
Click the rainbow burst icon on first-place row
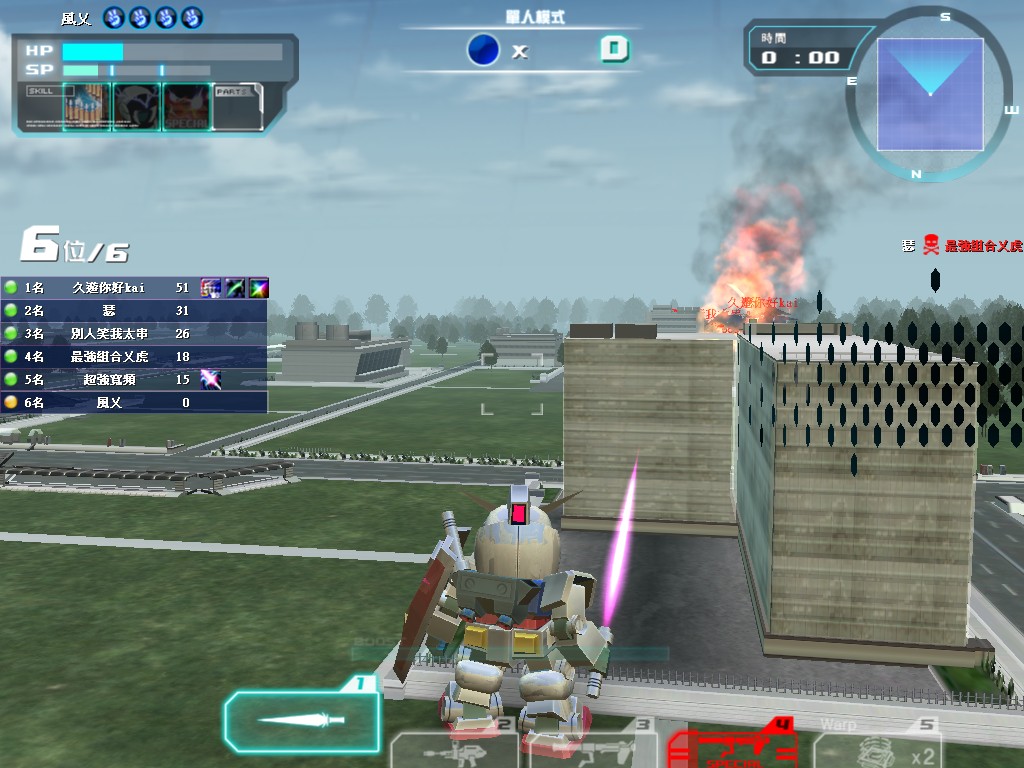259,287
